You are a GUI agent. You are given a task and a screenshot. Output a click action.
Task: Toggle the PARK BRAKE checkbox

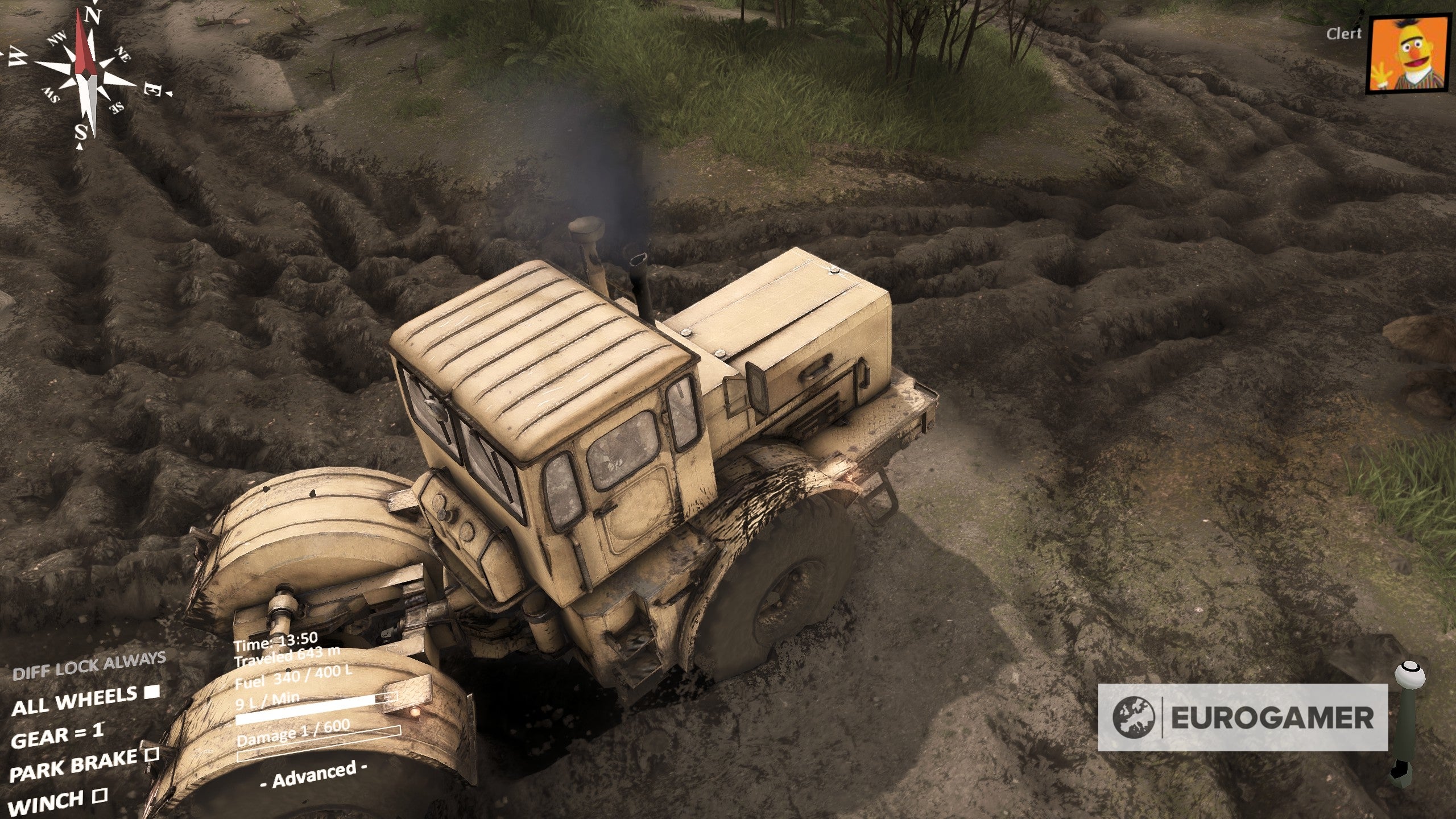(x=151, y=755)
